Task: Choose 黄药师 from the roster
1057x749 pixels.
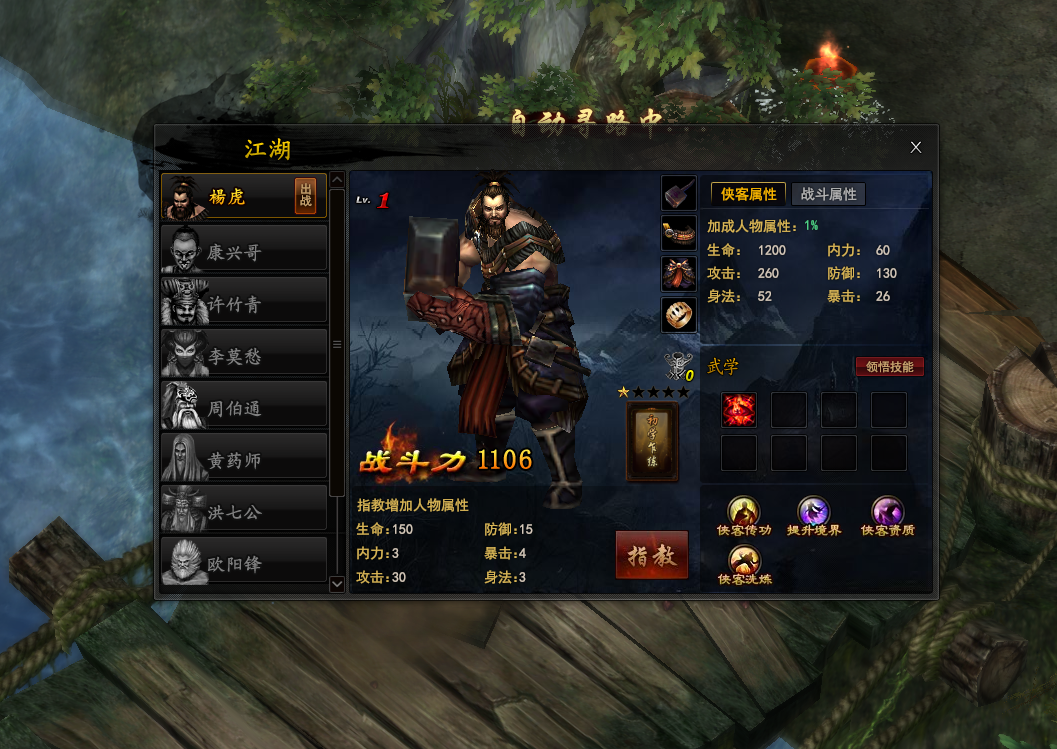Action: click(244, 458)
